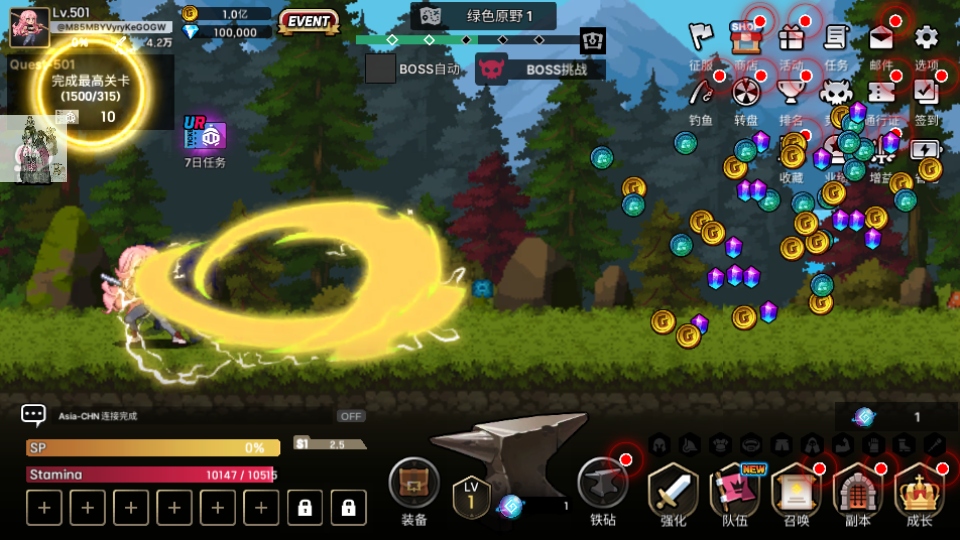Open the 商店 shop icon
The height and width of the screenshot is (540, 960).
(x=744, y=40)
